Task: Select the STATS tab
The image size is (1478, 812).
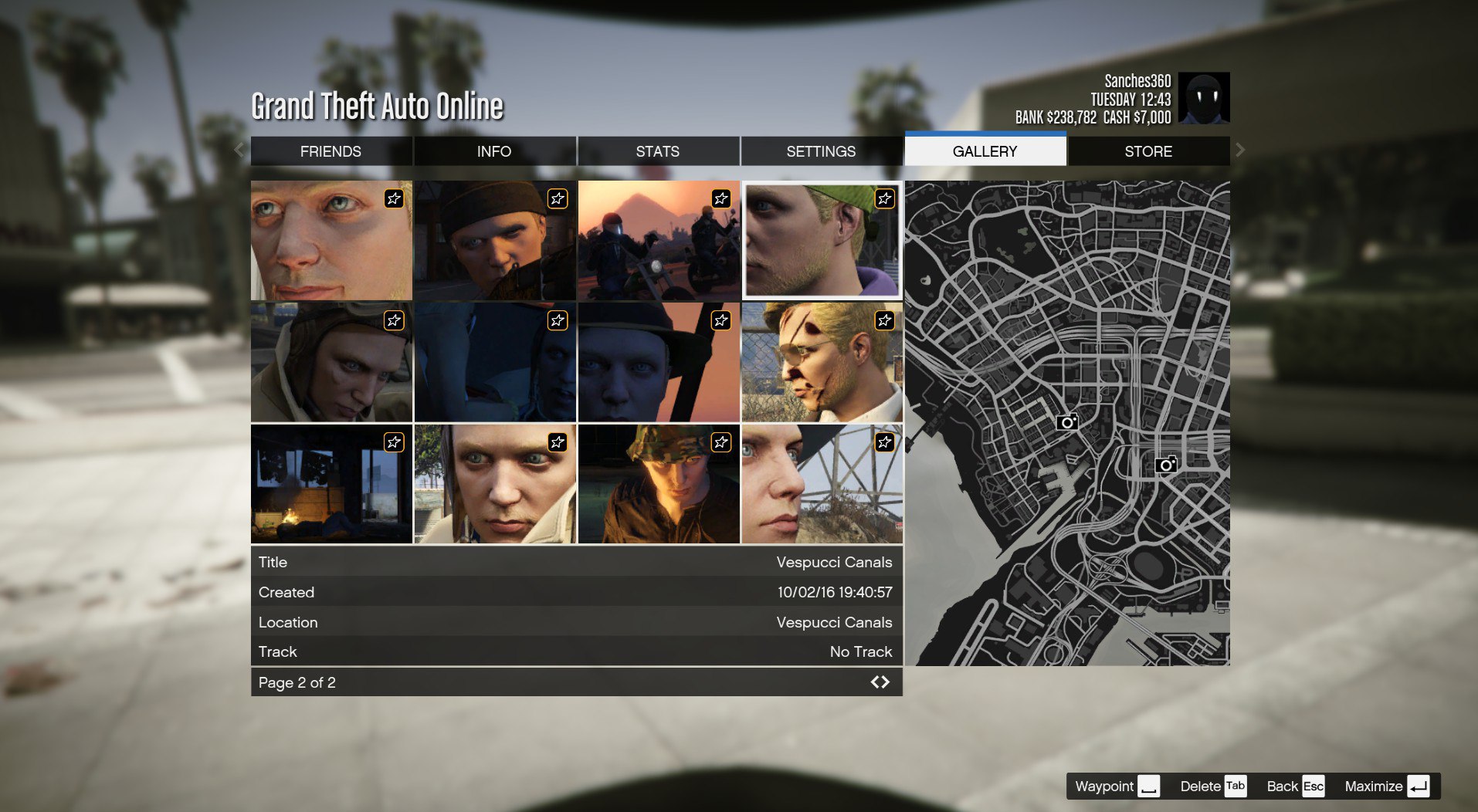Action: [x=657, y=151]
